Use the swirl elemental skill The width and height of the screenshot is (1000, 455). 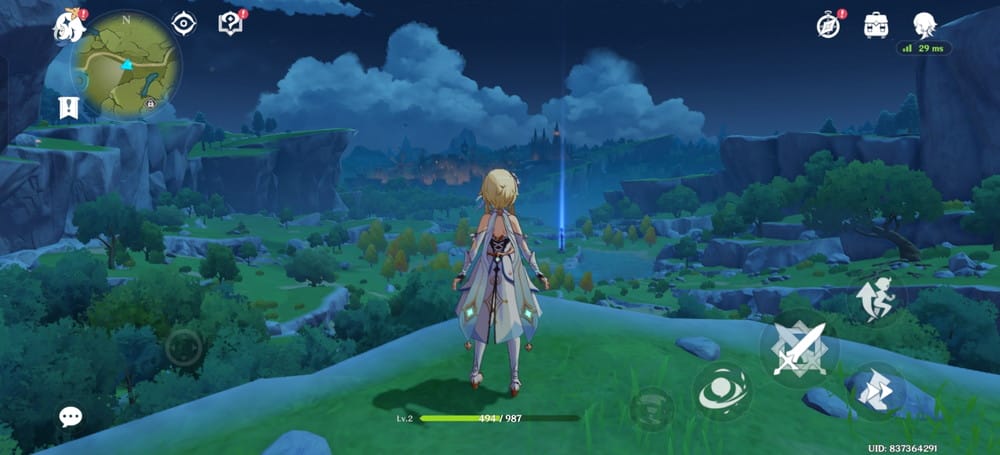click(722, 391)
